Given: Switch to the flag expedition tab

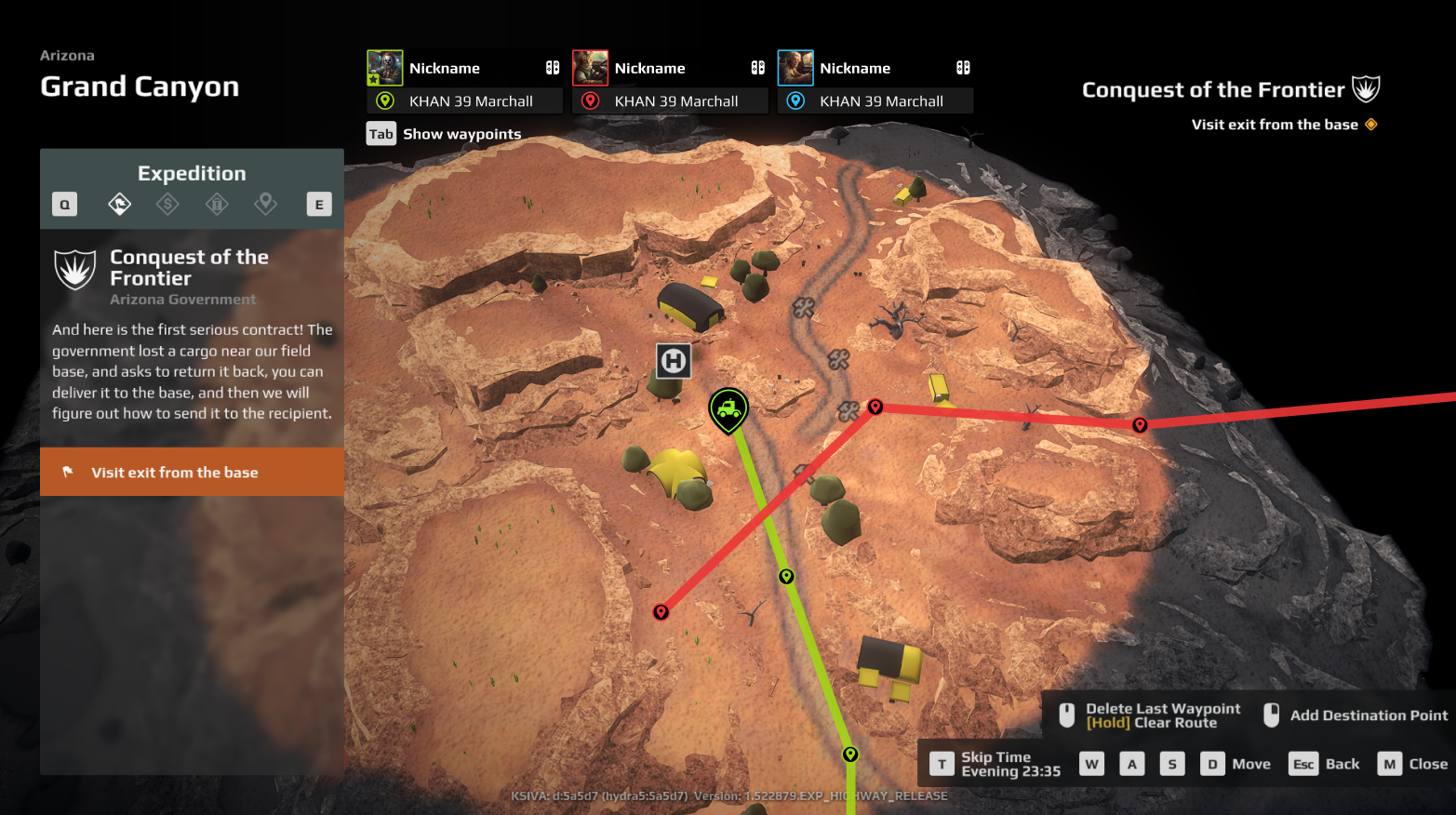Looking at the screenshot, I should (x=120, y=204).
